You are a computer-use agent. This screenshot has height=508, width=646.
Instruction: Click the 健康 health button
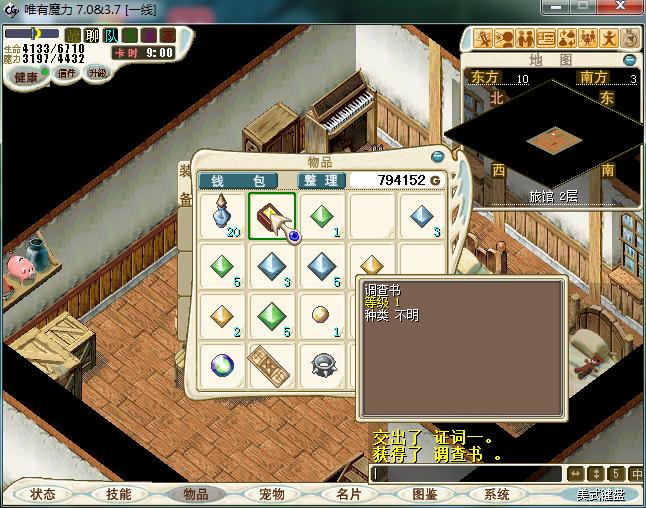[x=26, y=77]
